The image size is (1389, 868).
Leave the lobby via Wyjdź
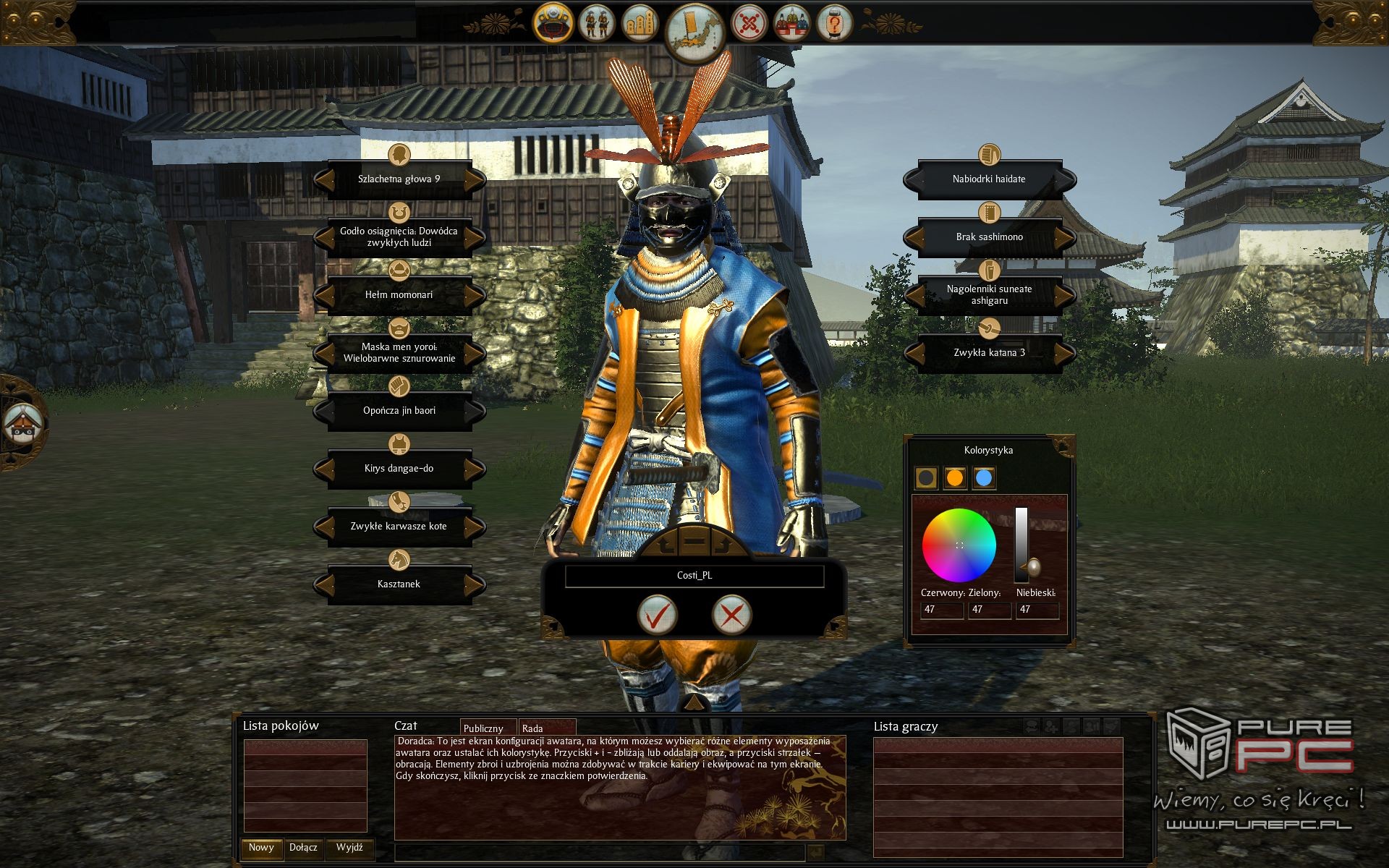click(349, 848)
